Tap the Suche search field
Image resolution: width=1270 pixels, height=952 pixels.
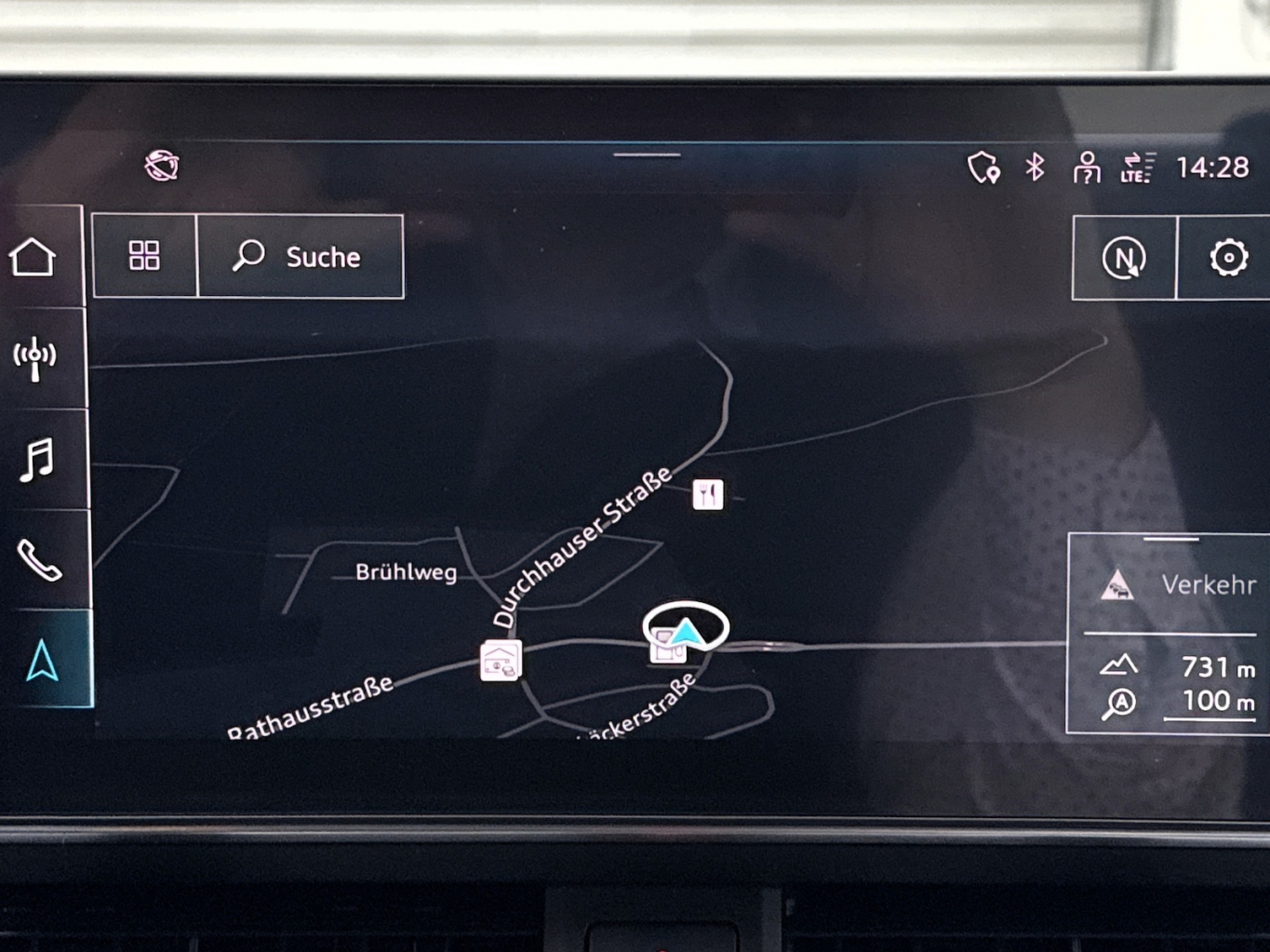pyautogui.click(x=301, y=257)
